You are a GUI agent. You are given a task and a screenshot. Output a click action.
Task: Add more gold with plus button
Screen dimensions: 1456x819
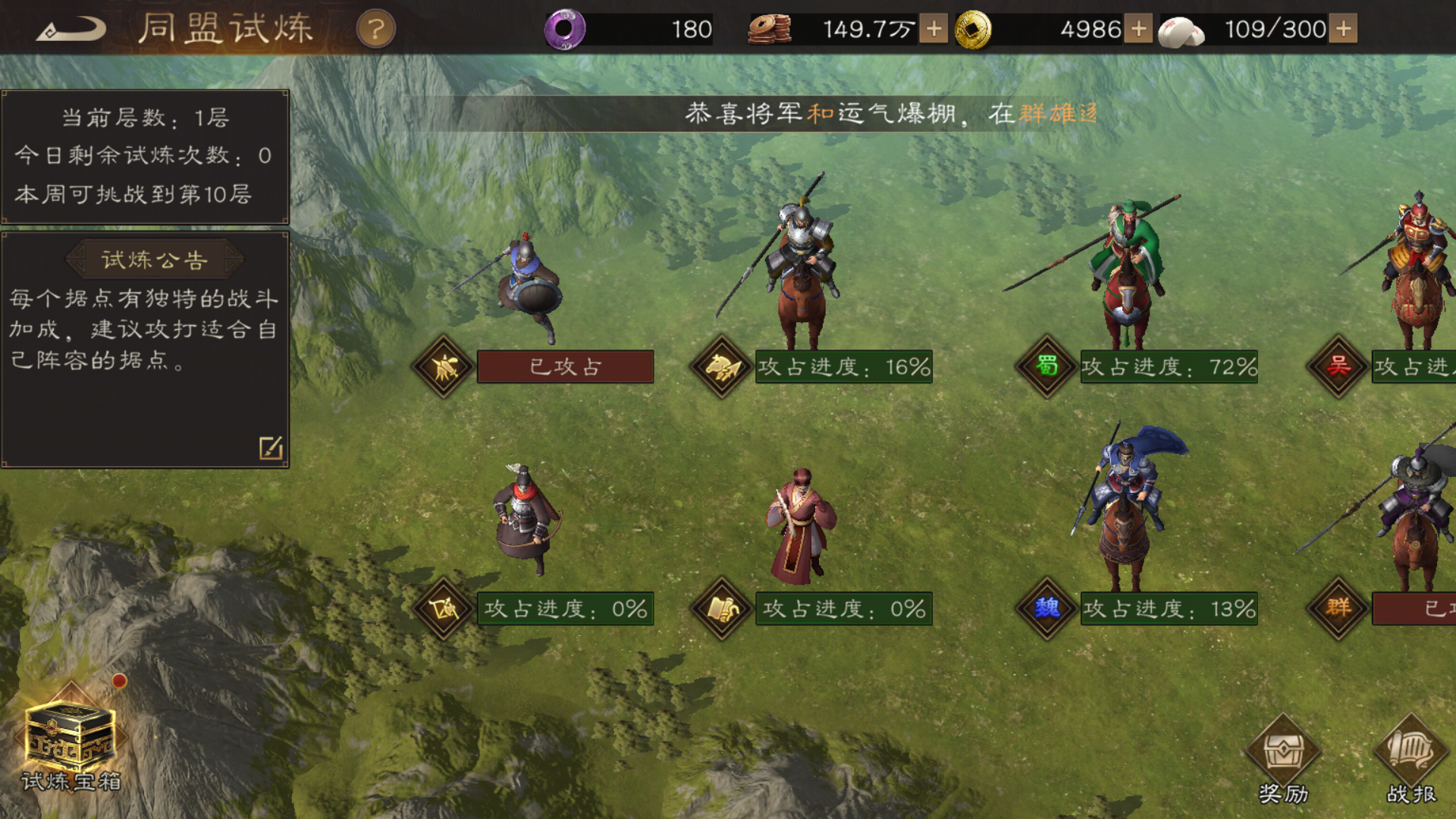(1137, 30)
